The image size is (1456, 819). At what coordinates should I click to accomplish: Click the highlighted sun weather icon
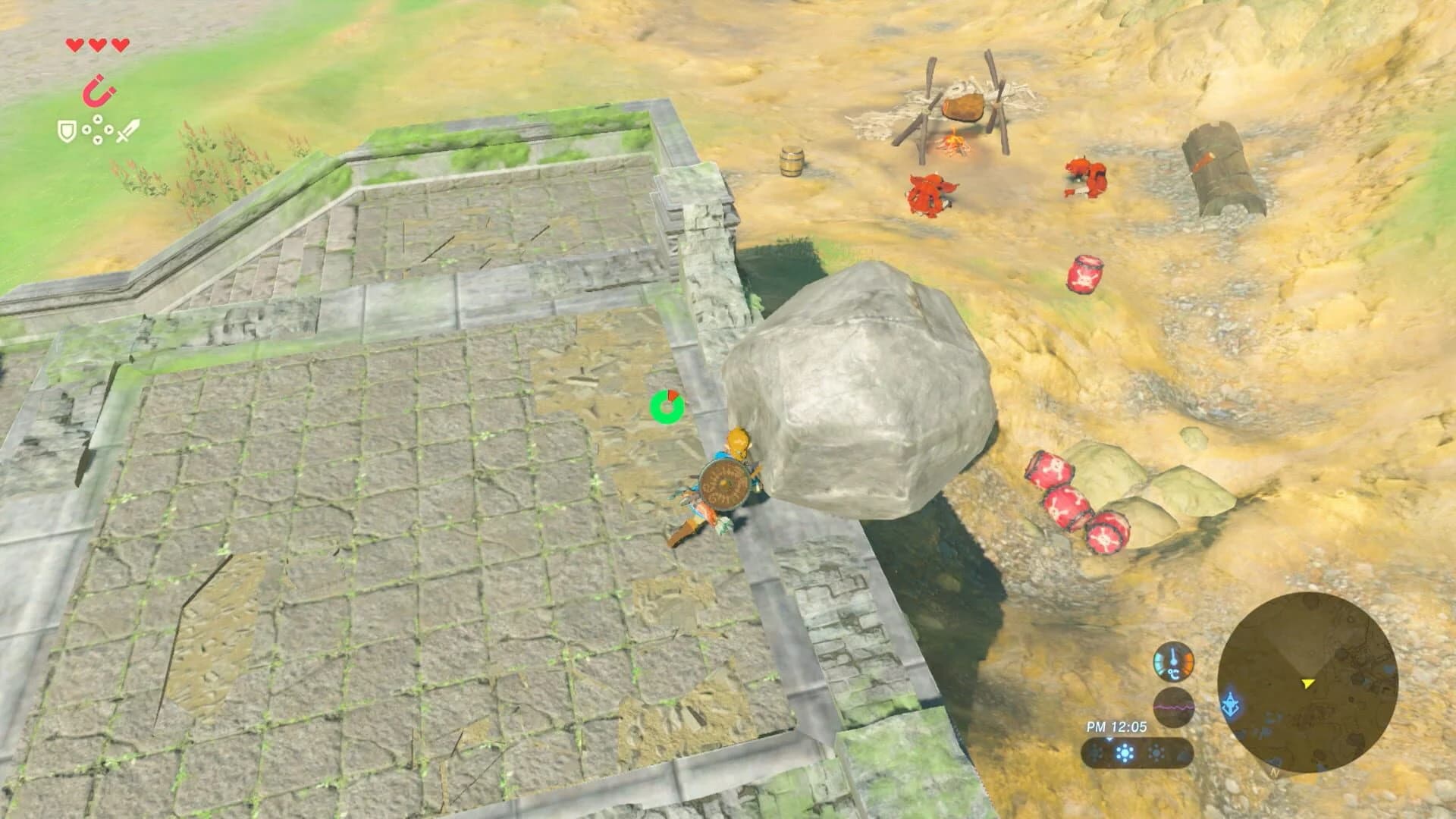click(x=1123, y=752)
